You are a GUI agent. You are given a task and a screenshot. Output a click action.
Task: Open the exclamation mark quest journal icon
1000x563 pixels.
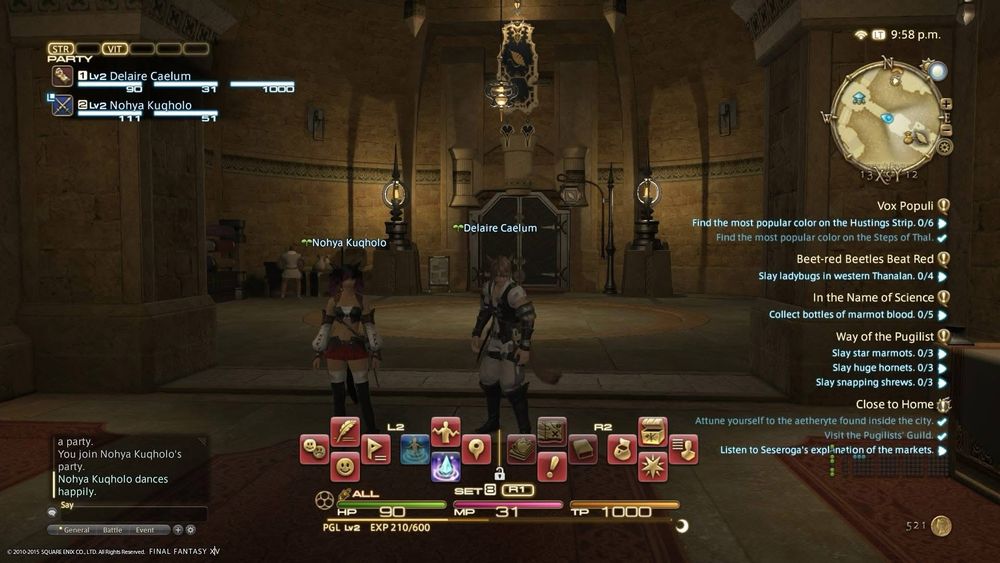click(x=551, y=466)
